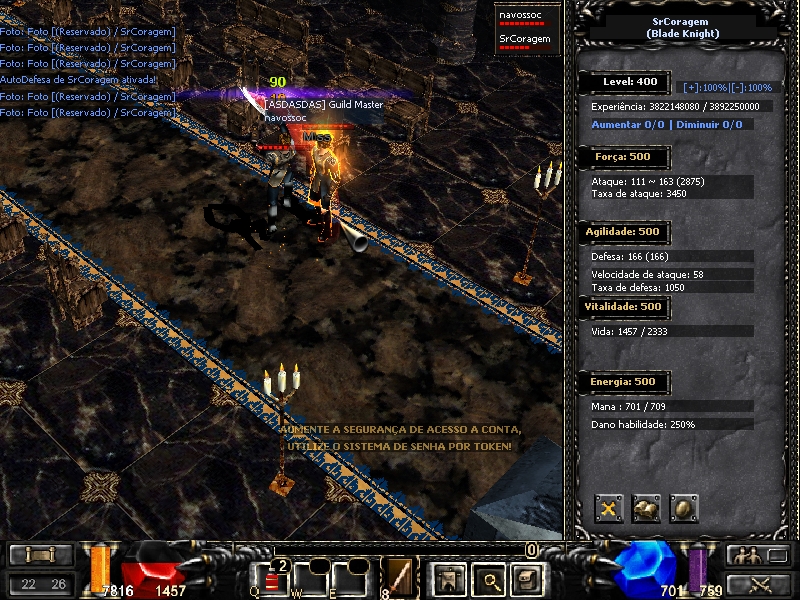Choose the active sword skill slot

(x=399, y=578)
